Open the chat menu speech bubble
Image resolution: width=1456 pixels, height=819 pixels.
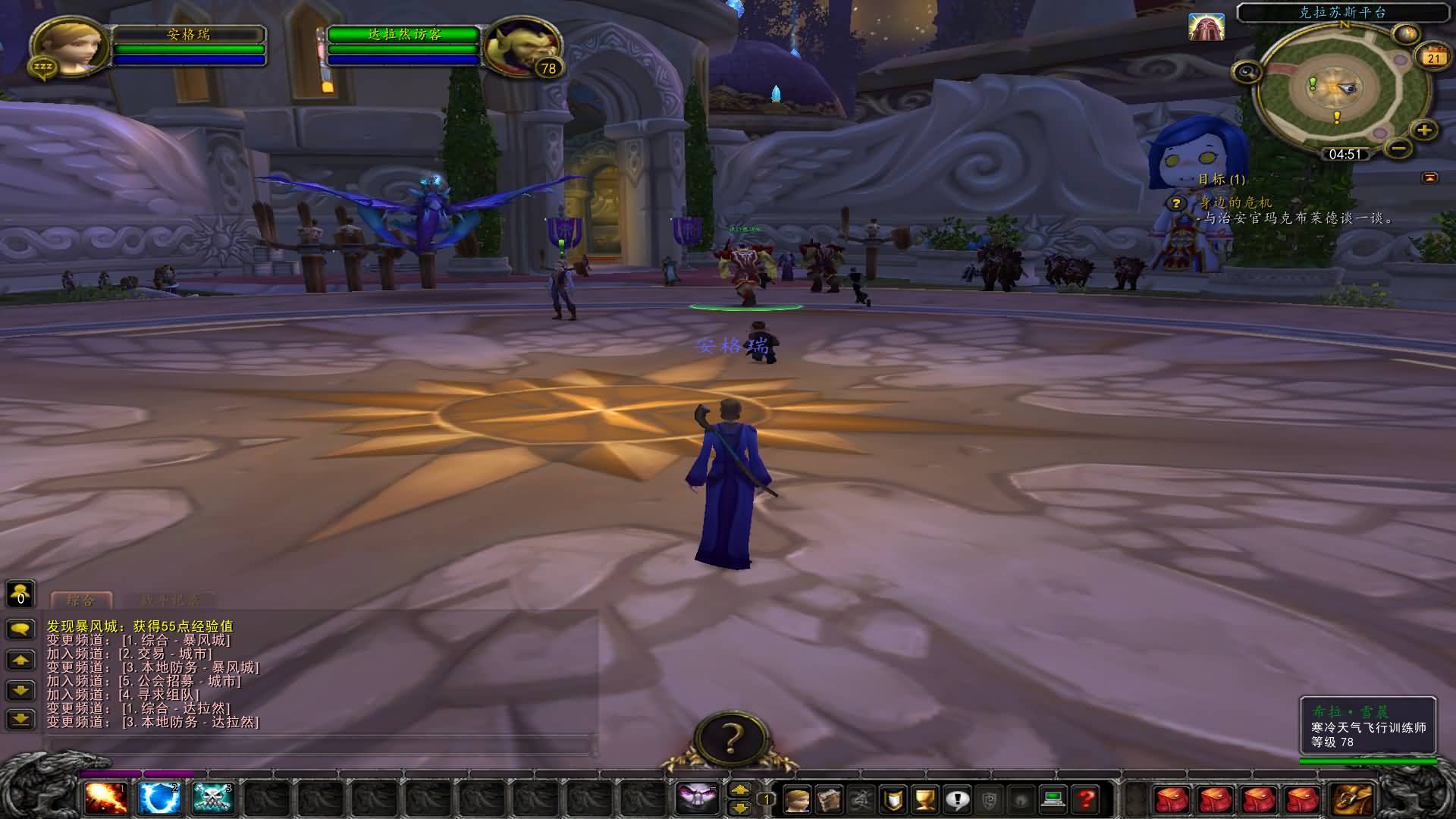click(20, 629)
